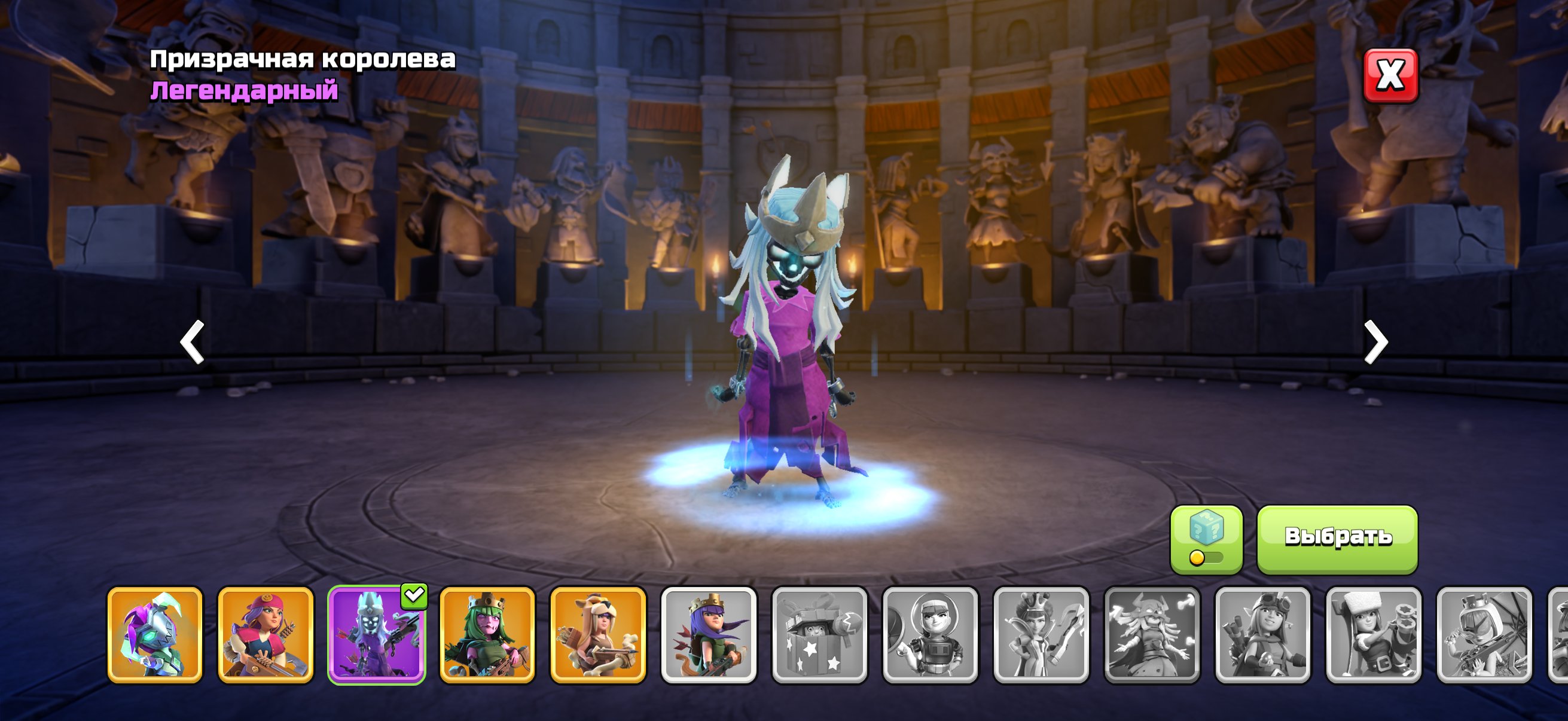Show the next skin with right arrow
This screenshot has height=721, width=1568.
pos(1375,342)
